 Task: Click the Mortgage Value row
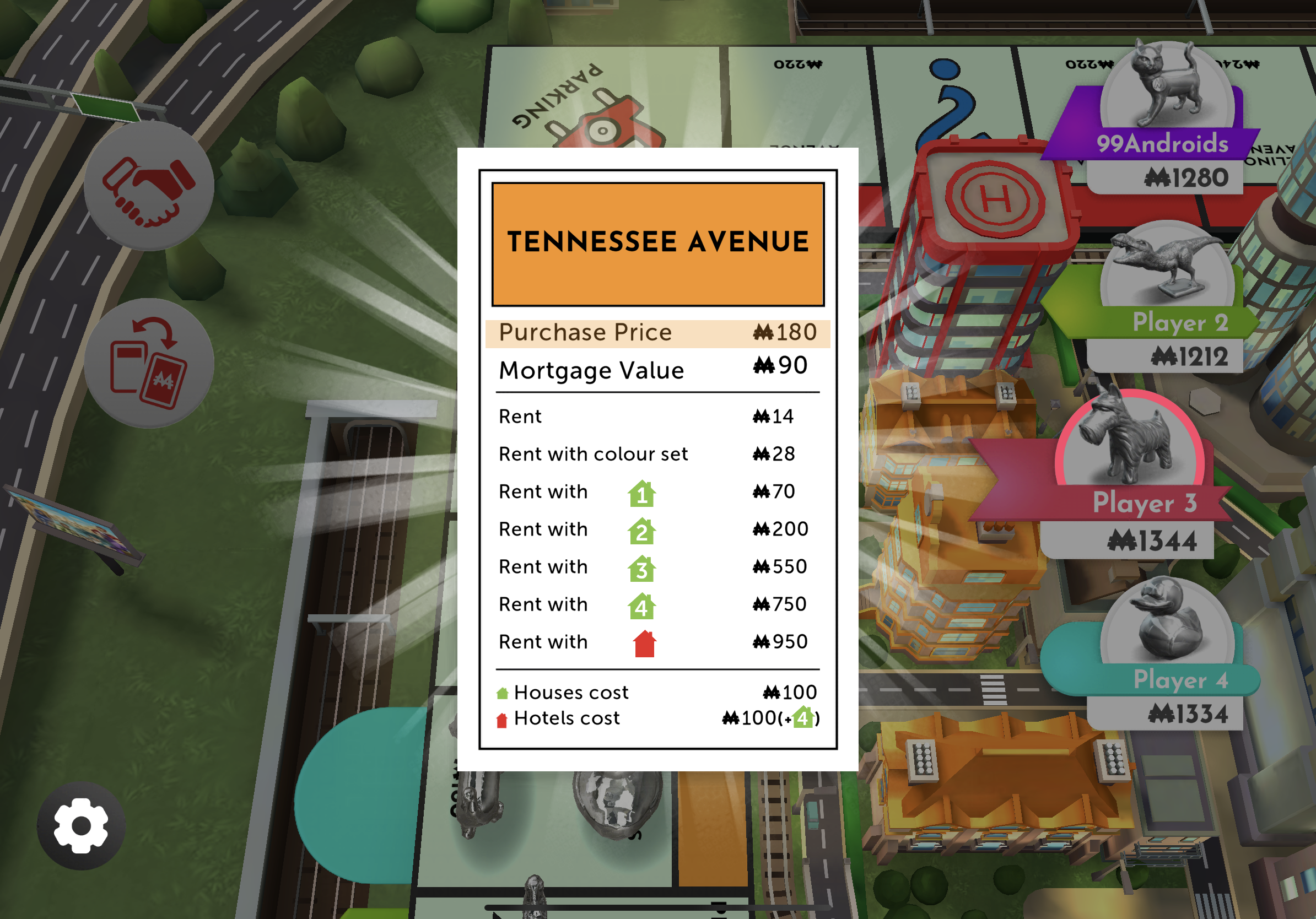click(658, 370)
